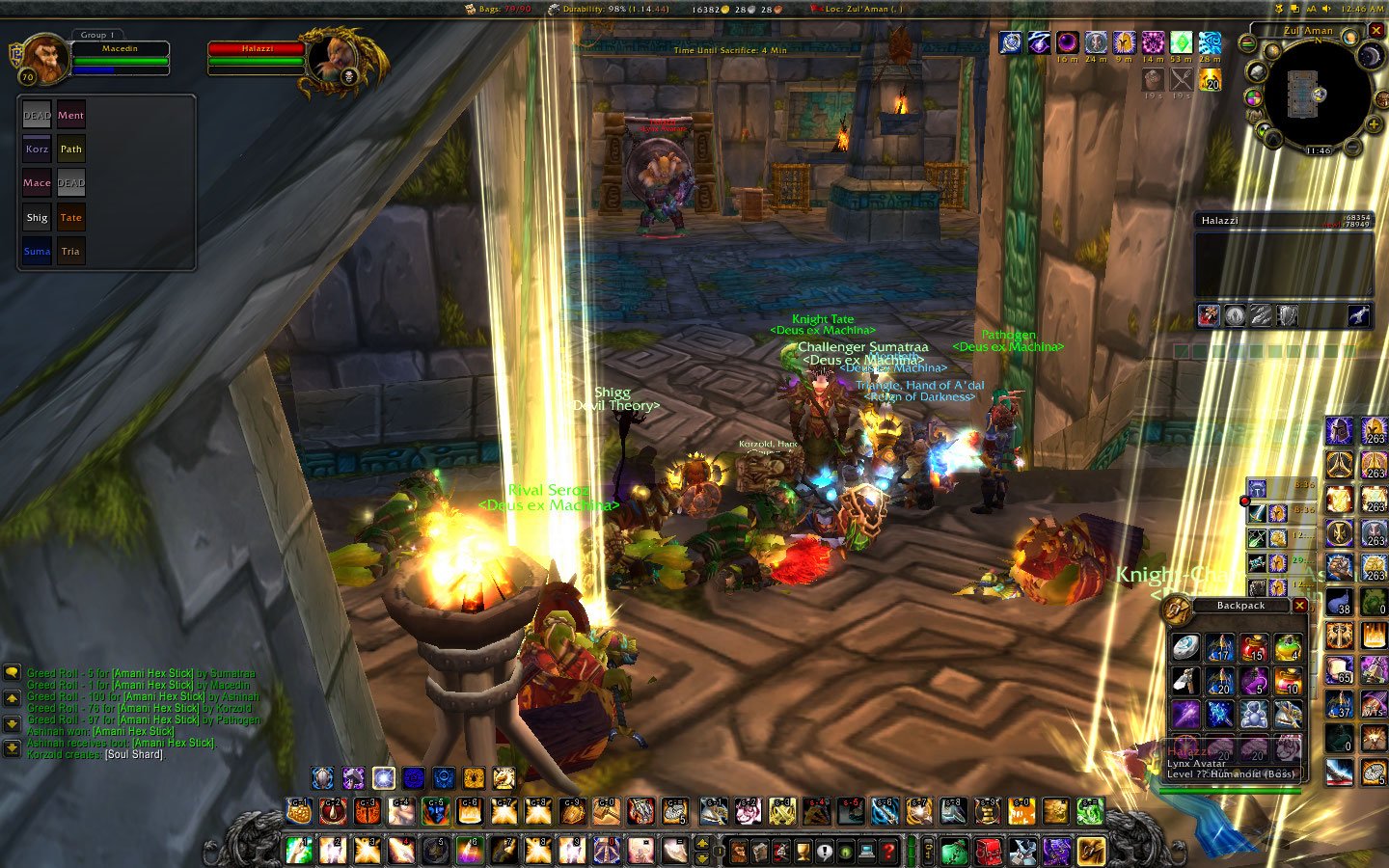Screen dimensions: 1389x868
Task: Select raid member Shig in raid frames
Action: click(x=37, y=218)
